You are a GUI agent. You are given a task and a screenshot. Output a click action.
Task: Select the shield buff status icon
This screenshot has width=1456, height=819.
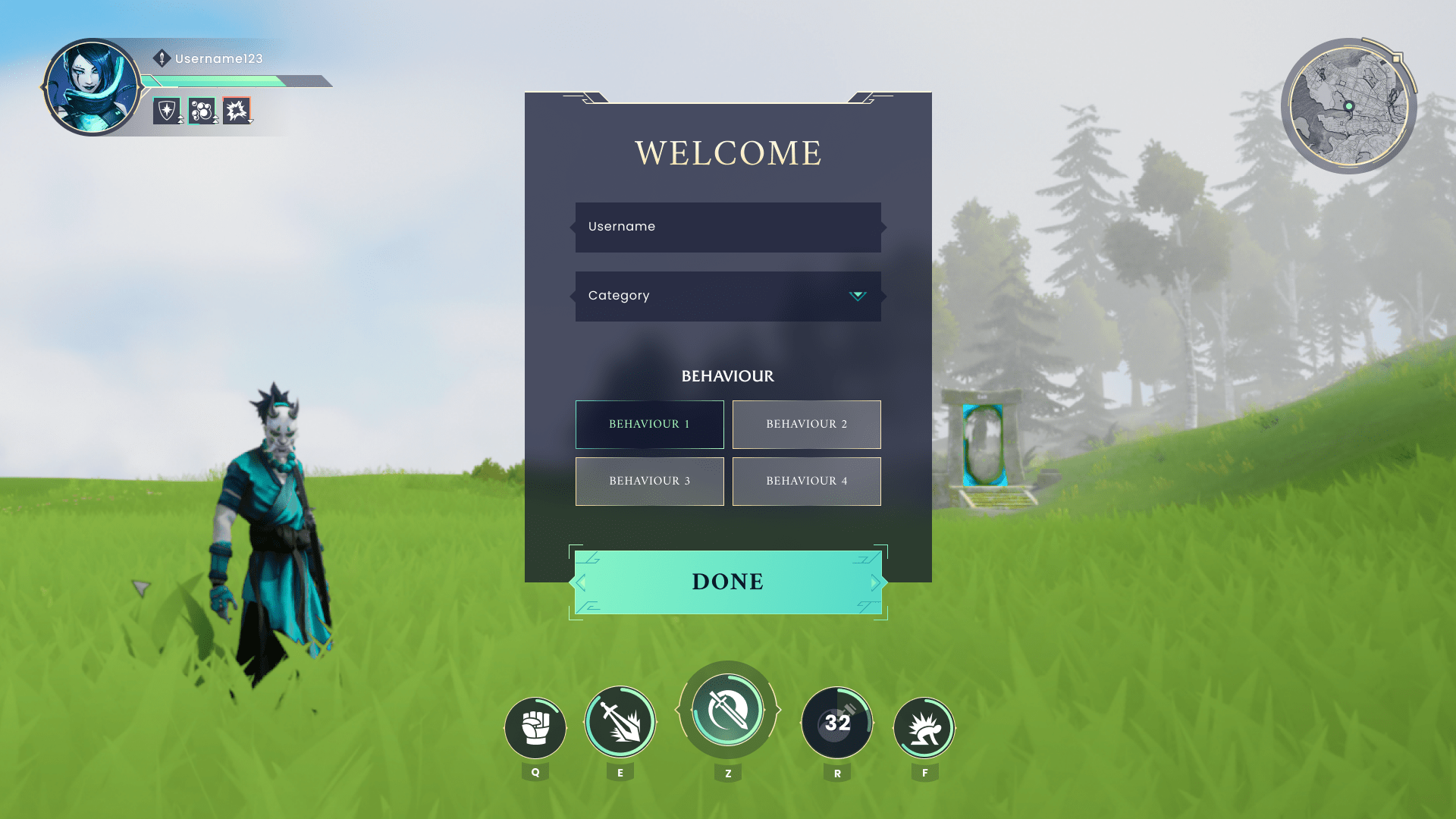coord(167,111)
